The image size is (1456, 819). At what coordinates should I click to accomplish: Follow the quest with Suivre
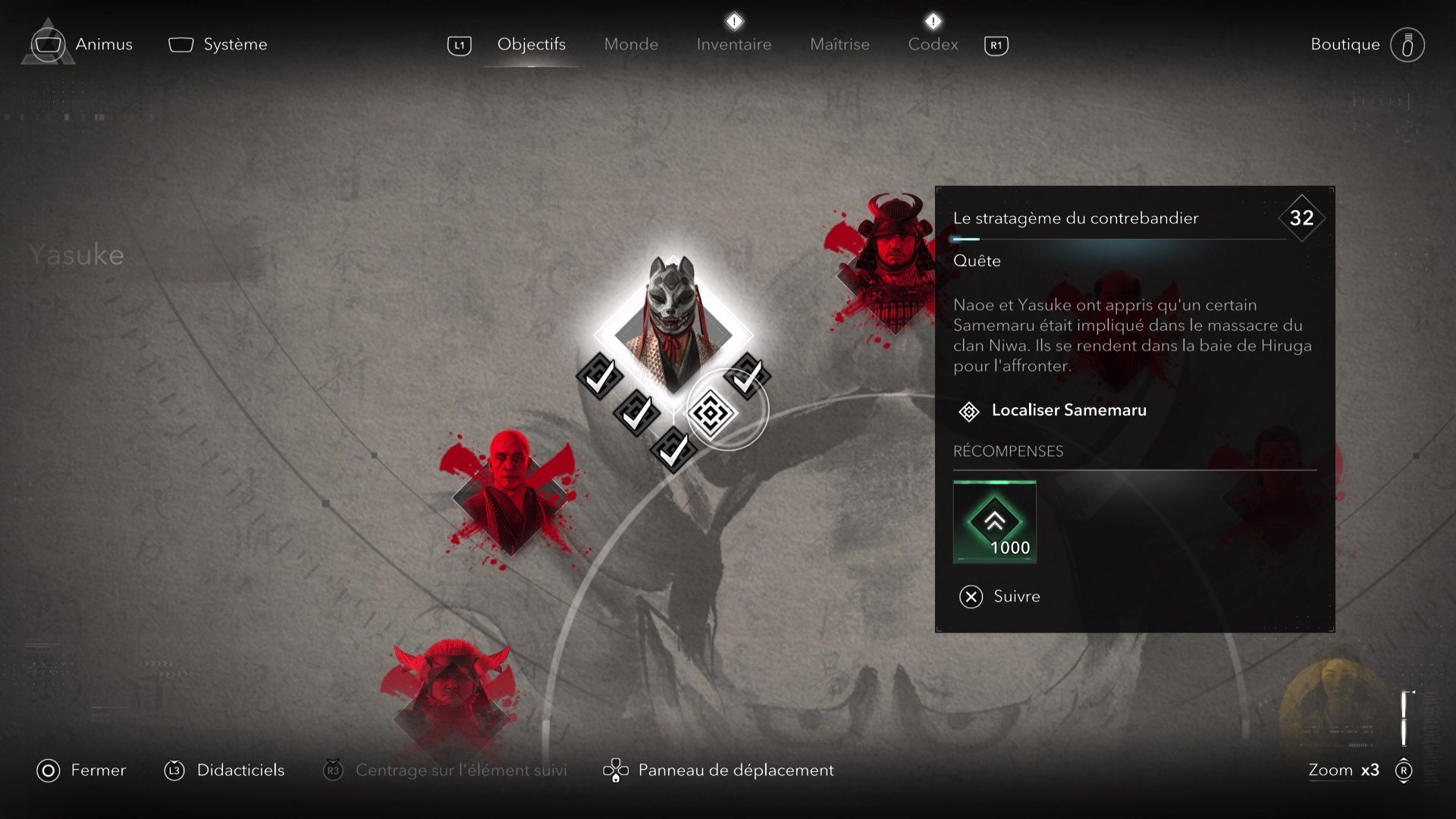click(999, 597)
